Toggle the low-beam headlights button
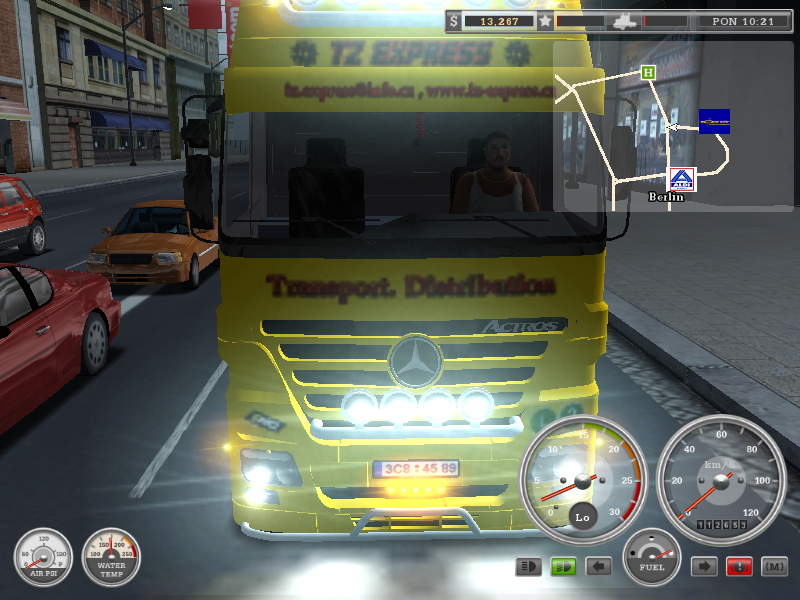Viewport: 800px width, 600px height. 529,567
